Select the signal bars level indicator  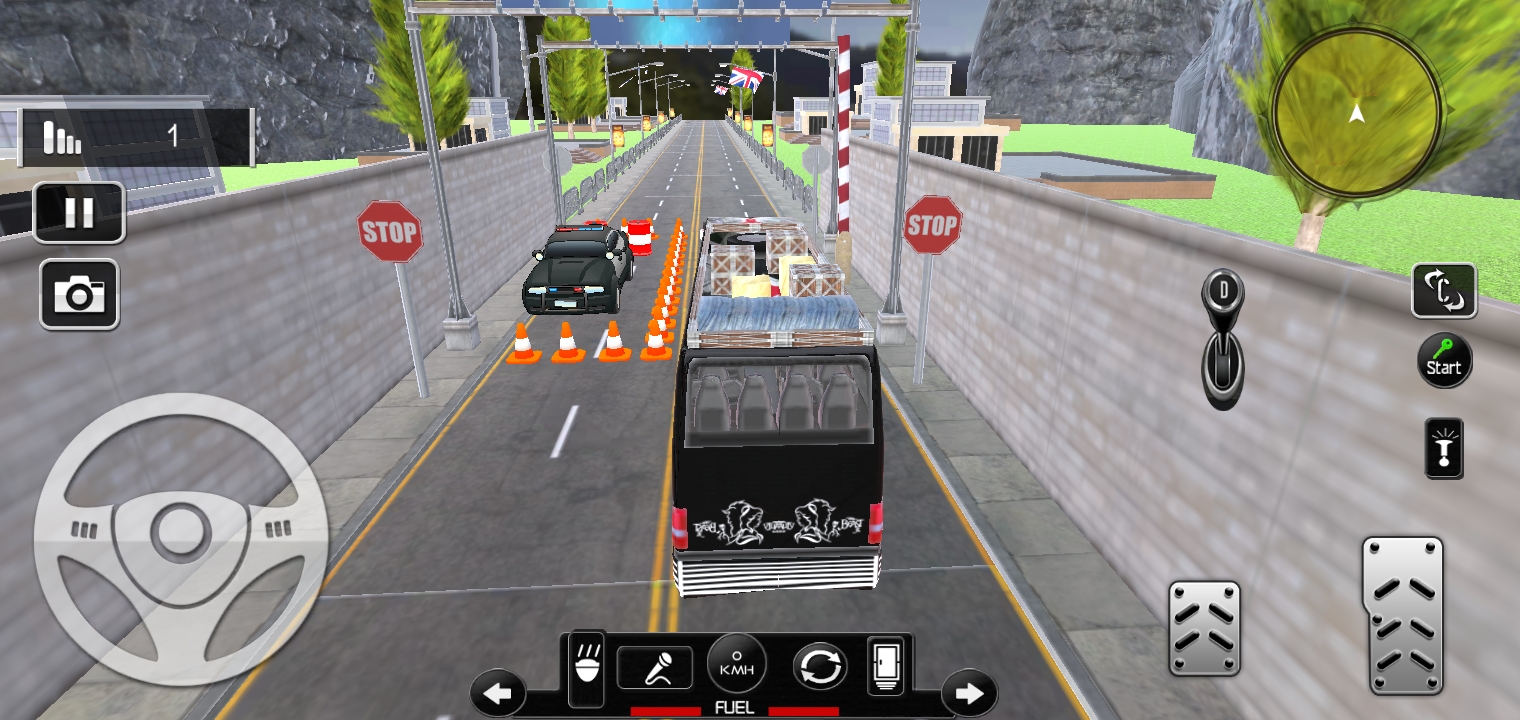[63, 137]
